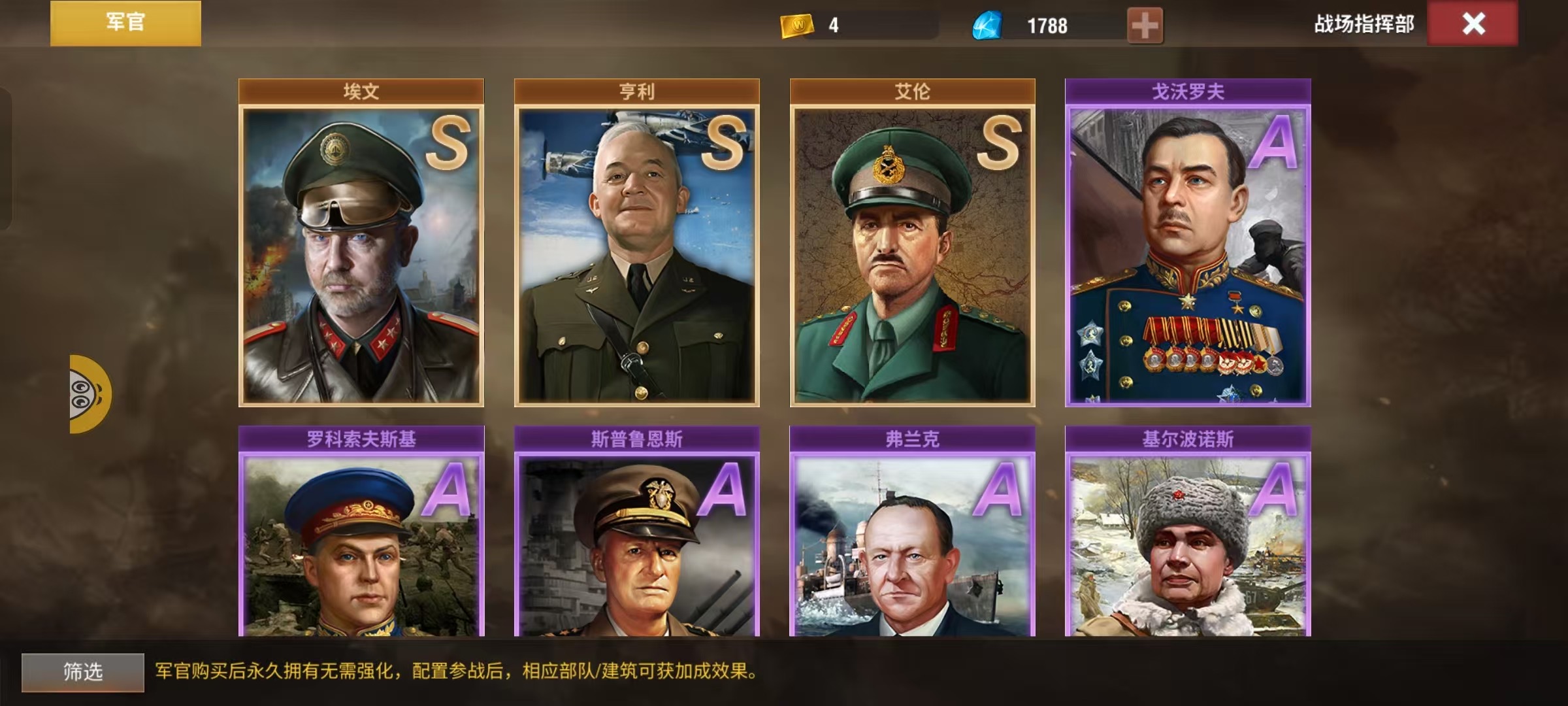Choose the officer card 斯普鲁恩斯
Screen dimensions: 1568x706
[636, 543]
